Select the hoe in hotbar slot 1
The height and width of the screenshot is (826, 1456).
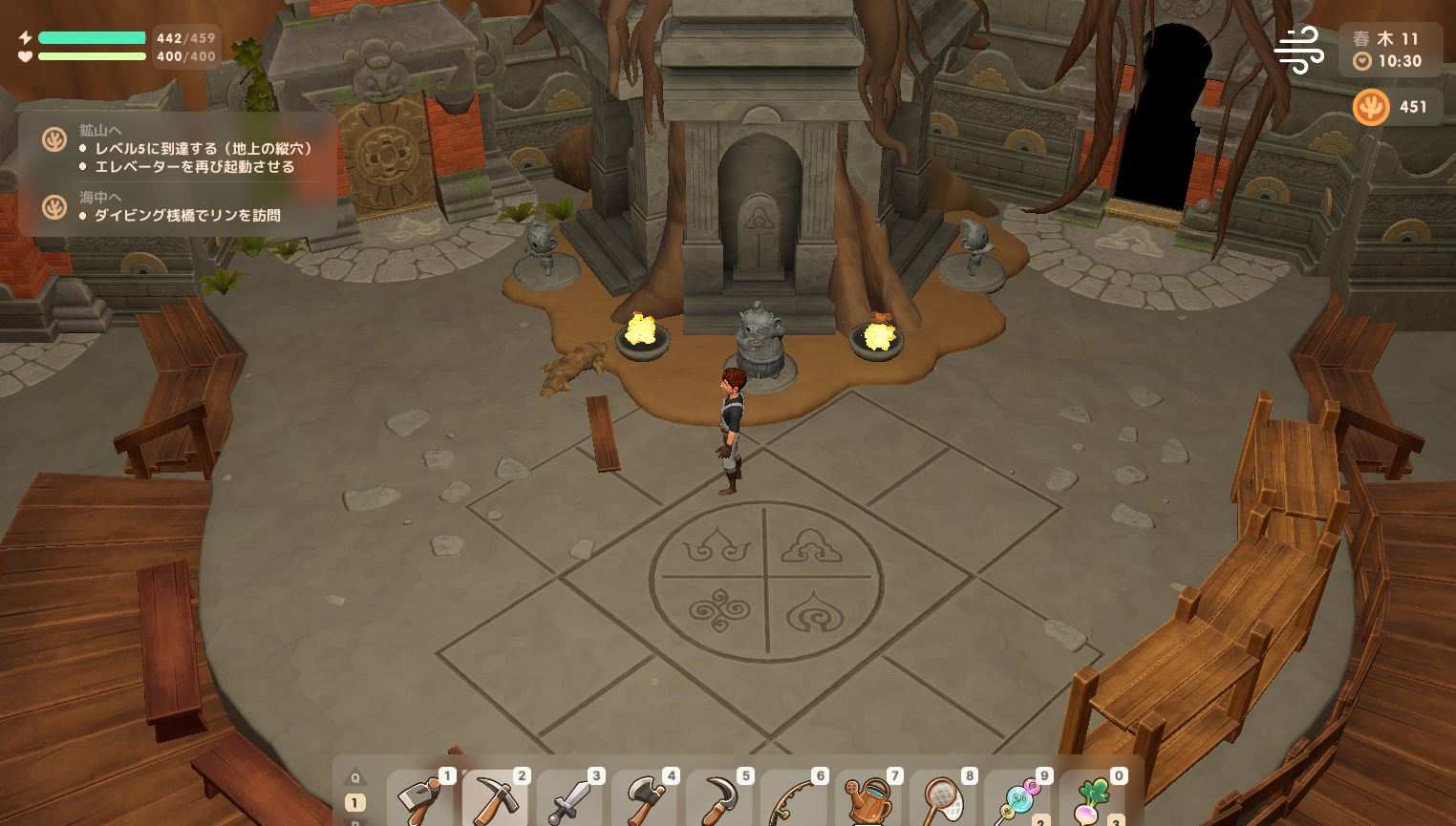[x=420, y=799]
